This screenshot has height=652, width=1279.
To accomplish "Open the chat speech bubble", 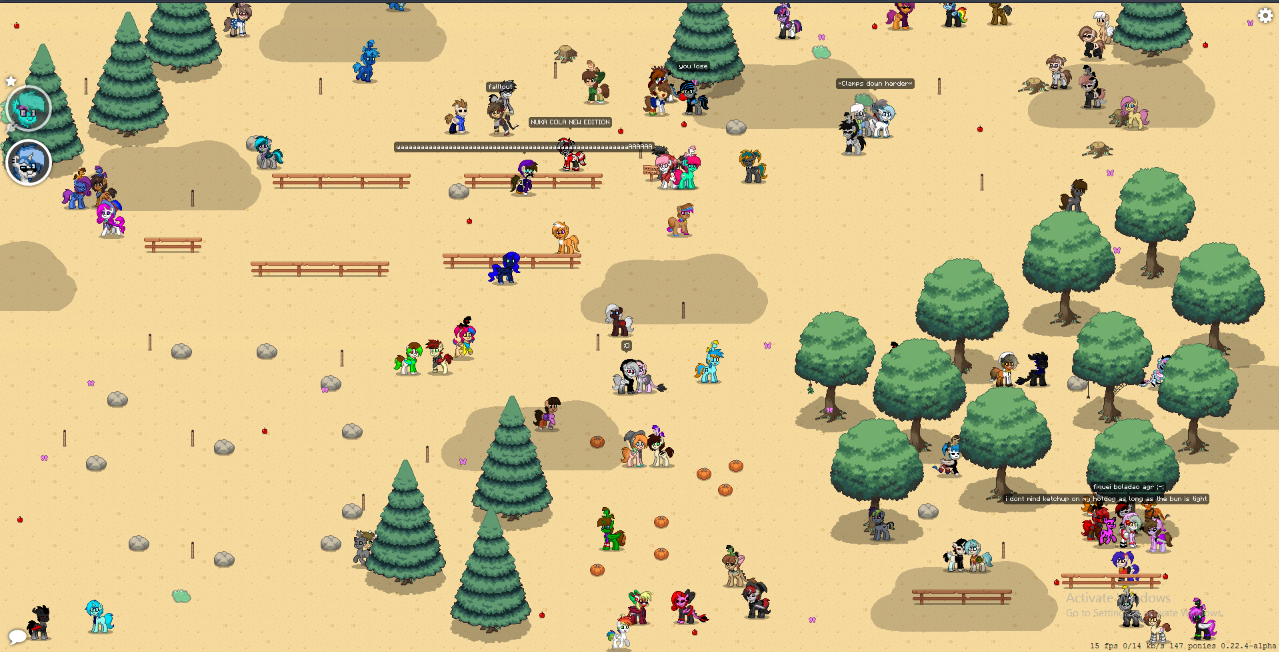I will click(x=17, y=636).
